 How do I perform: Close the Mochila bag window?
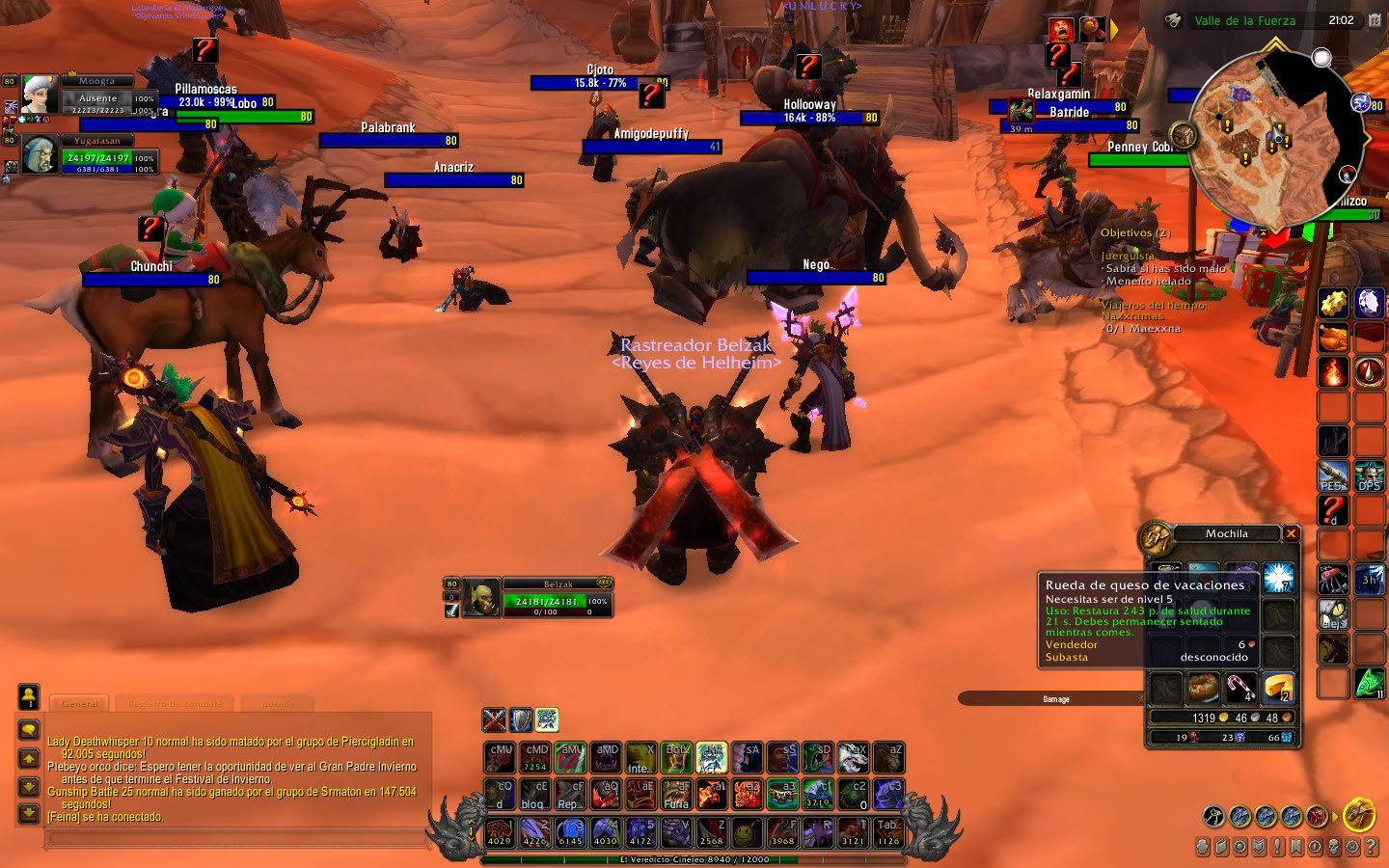[x=1291, y=533]
